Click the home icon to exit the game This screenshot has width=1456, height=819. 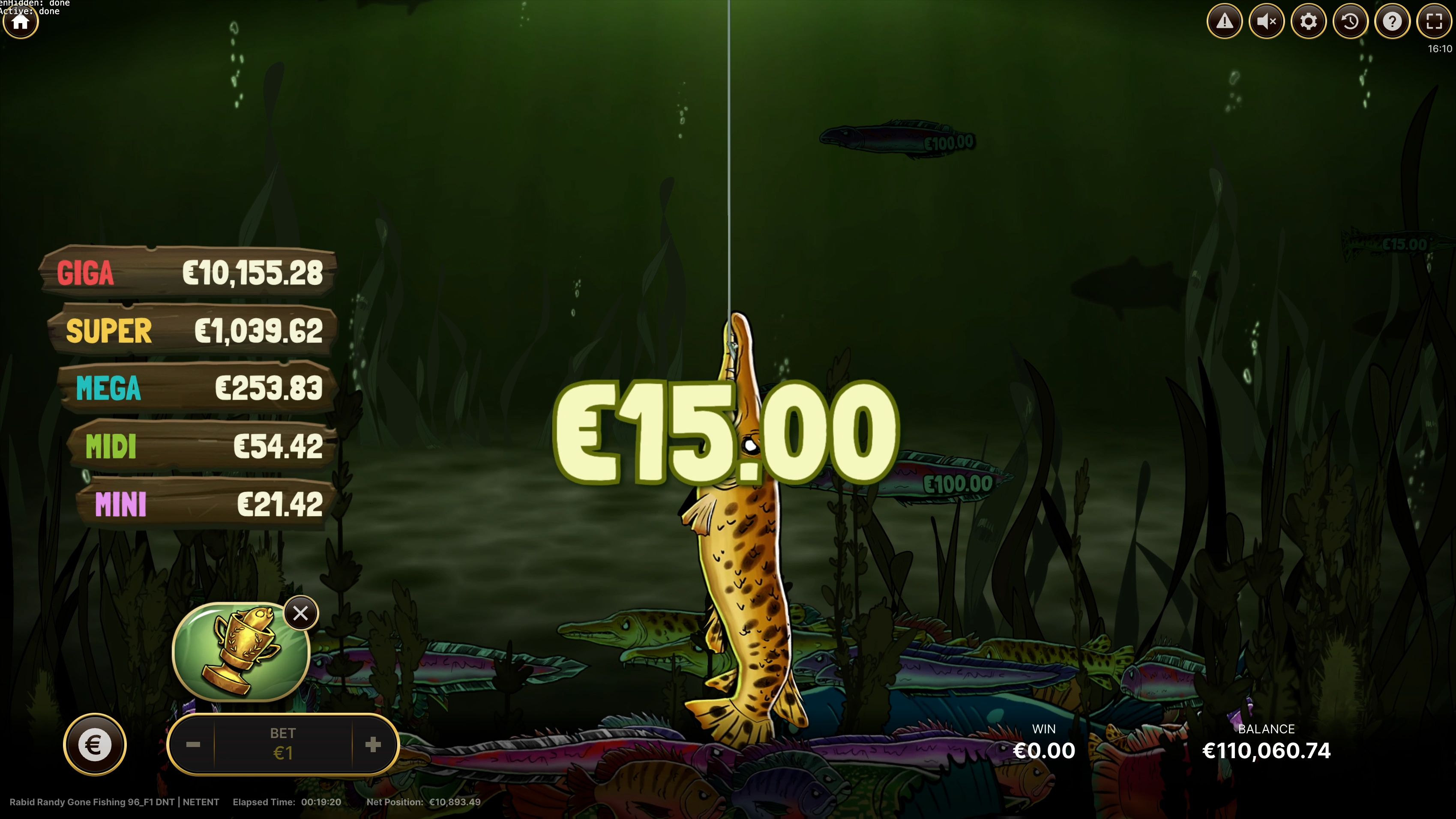(x=20, y=23)
